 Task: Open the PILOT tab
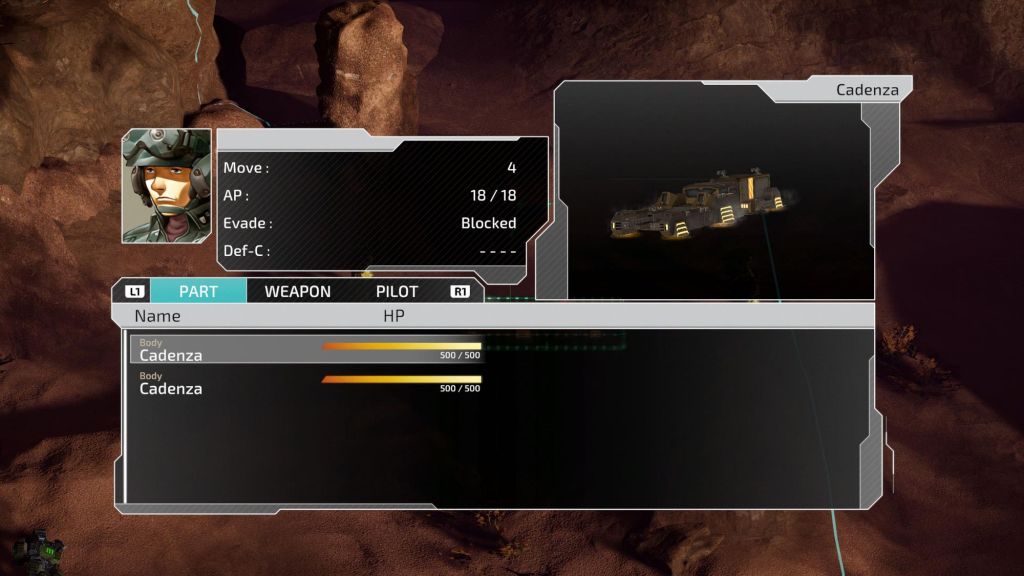pos(397,291)
